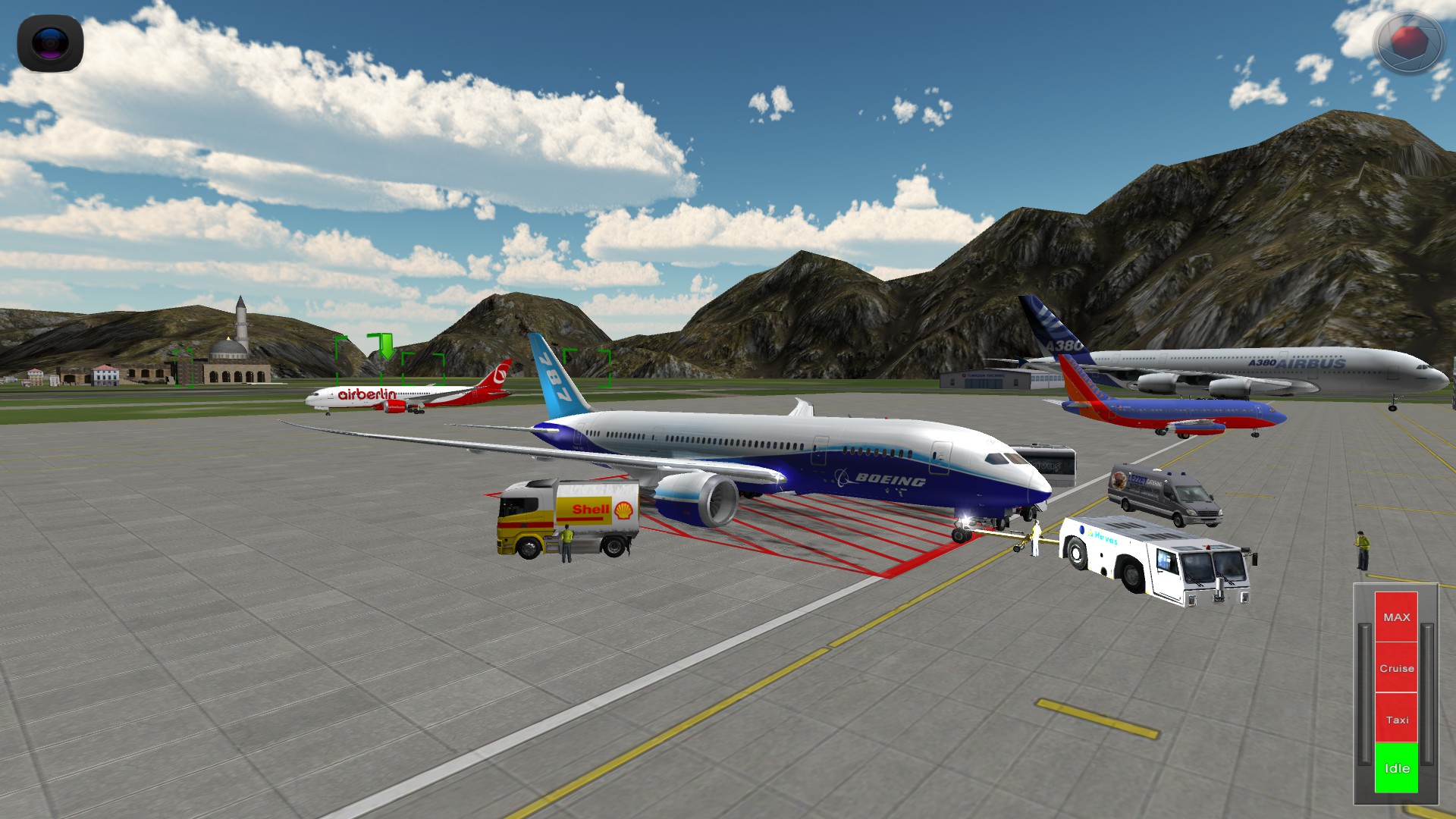Click the view orb icon top-right

point(1409,42)
